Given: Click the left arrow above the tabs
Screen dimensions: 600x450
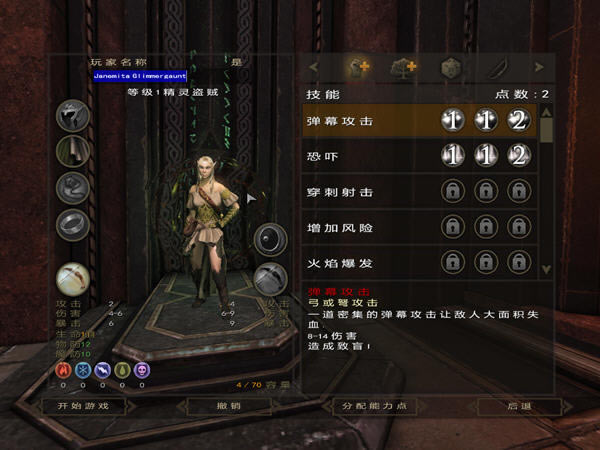Looking at the screenshot, I should coord(313,68).
